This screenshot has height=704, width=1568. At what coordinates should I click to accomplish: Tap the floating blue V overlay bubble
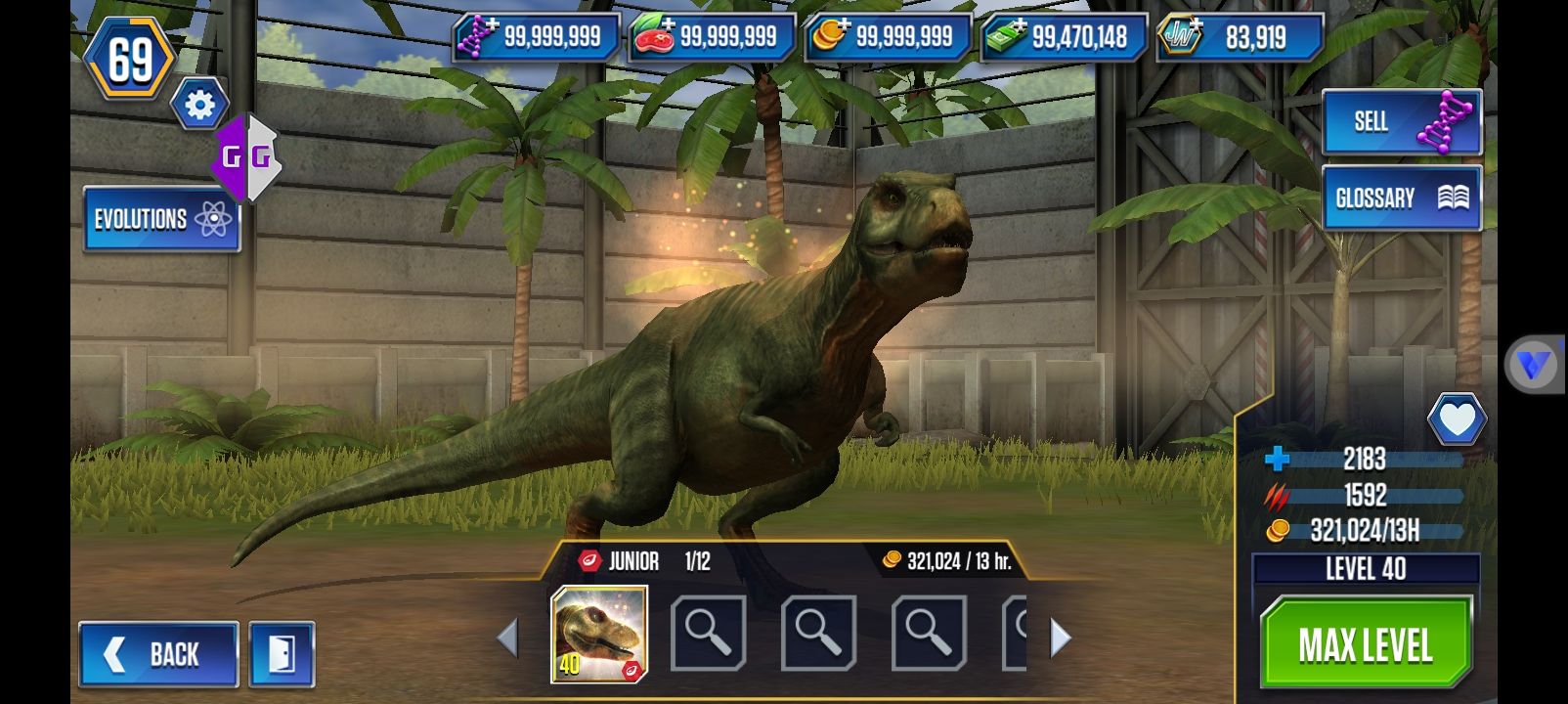pyautogui.click(x=1532, y=365)
